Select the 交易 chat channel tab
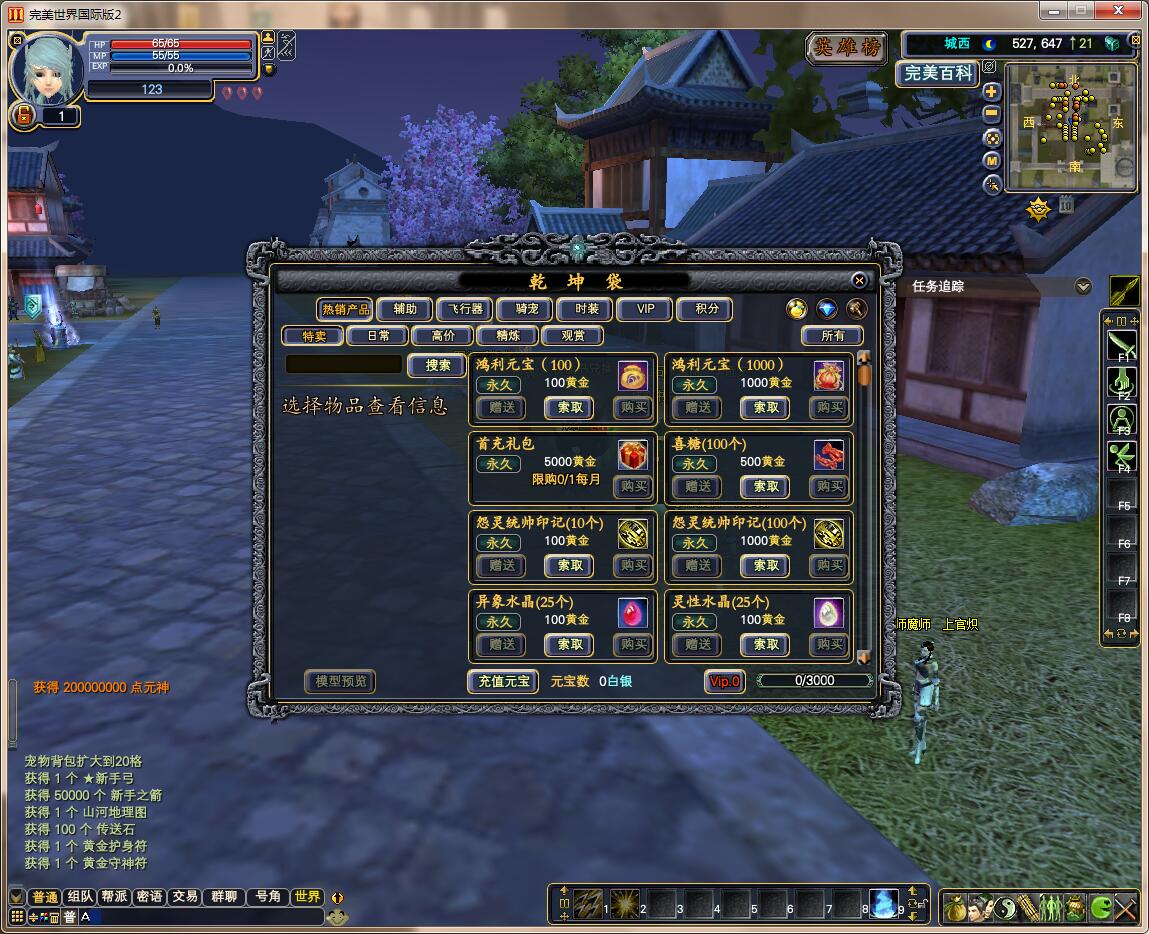This screenshot has width=1149, height=934. pyautogui.click(x=184, y=897)
